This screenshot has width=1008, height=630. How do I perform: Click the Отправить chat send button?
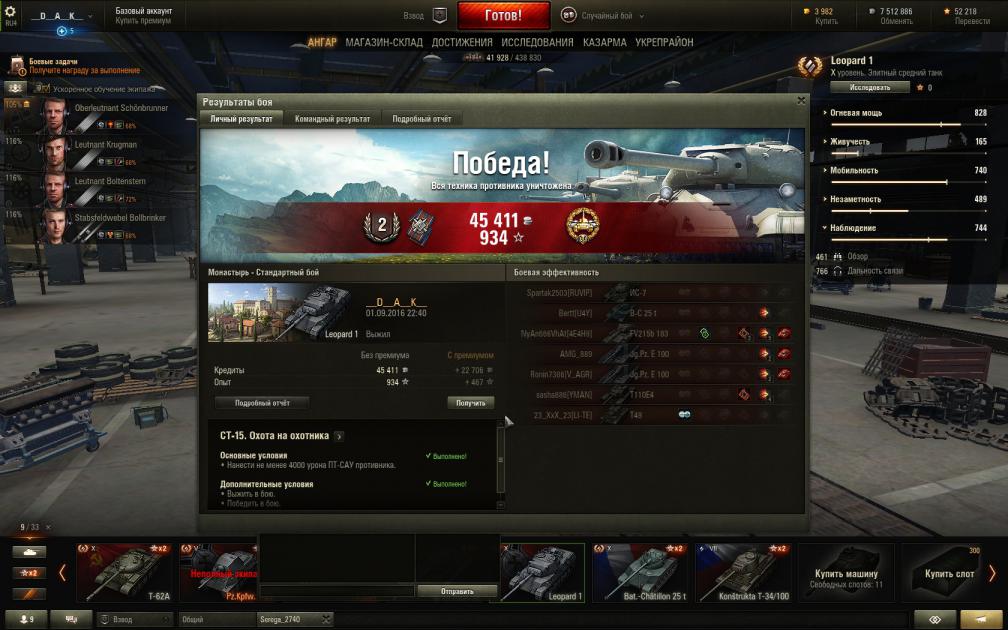pos(457,591)
